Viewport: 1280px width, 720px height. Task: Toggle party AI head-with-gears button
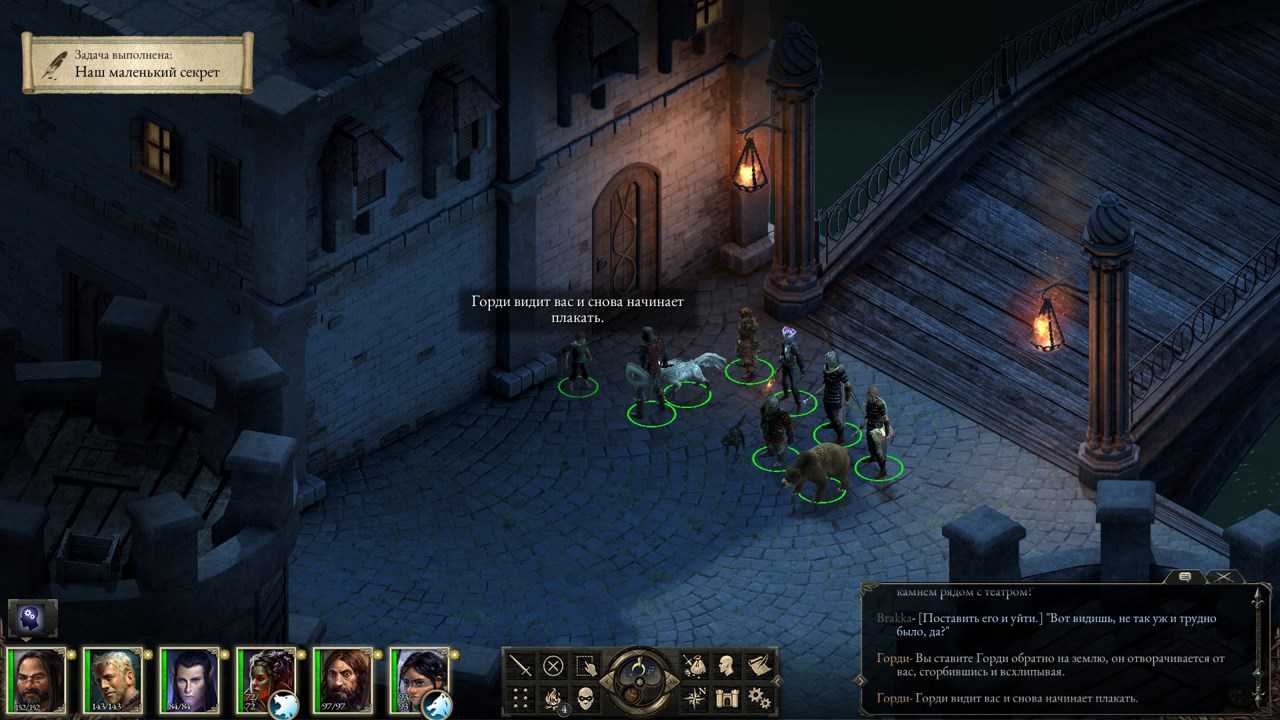(x=32, y=619)
